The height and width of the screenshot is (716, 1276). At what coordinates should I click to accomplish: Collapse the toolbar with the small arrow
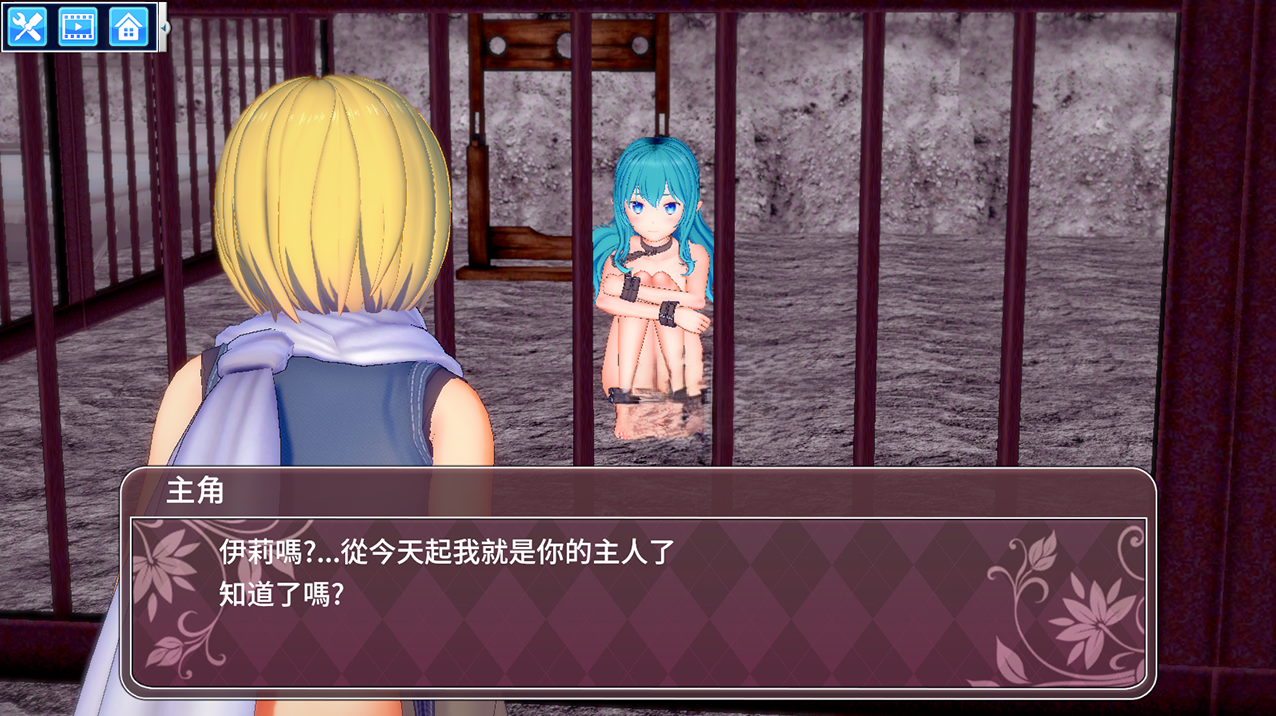(165, 27)
